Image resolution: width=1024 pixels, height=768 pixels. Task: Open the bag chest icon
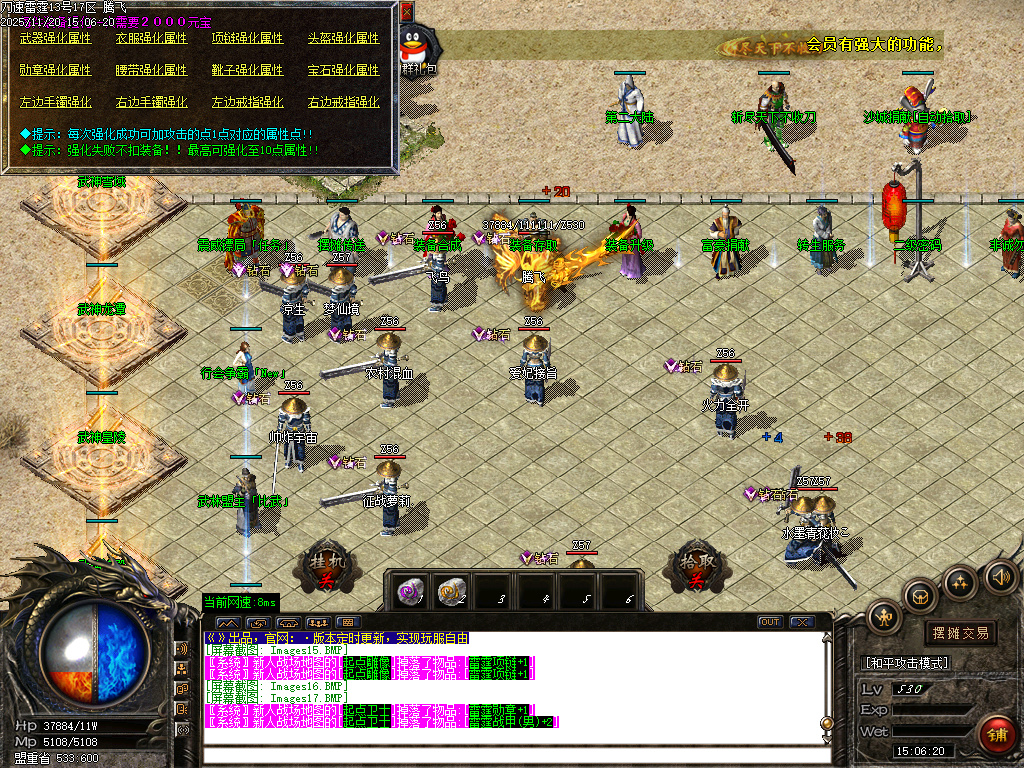tap(921, 598)
